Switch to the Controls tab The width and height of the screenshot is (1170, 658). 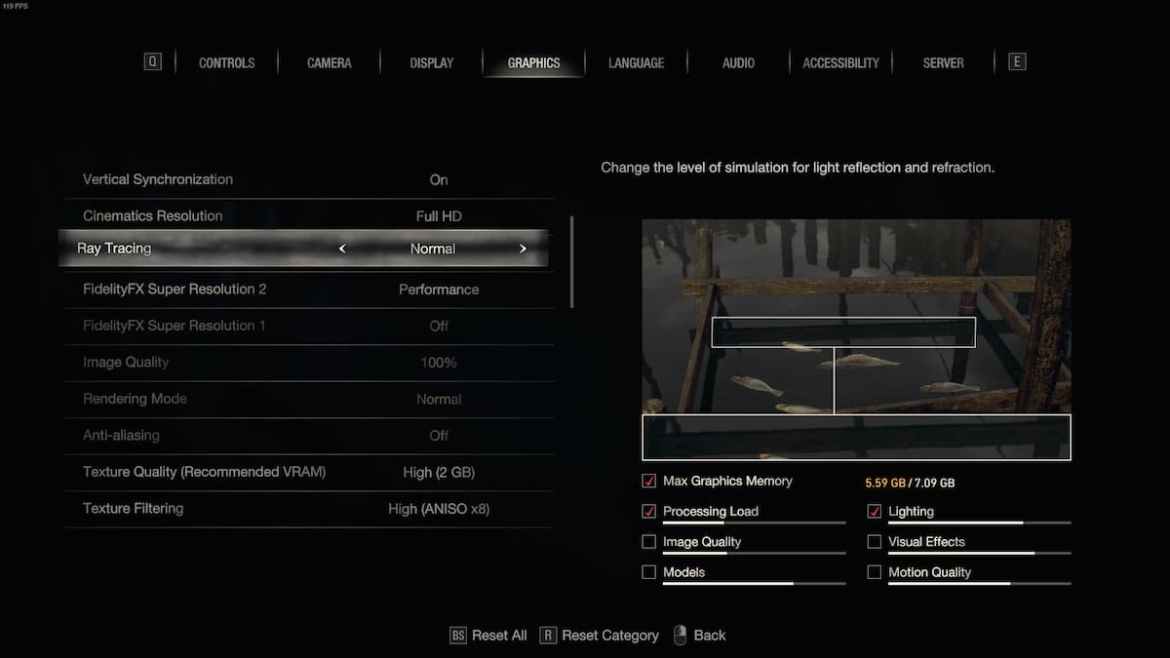point(227,63)
